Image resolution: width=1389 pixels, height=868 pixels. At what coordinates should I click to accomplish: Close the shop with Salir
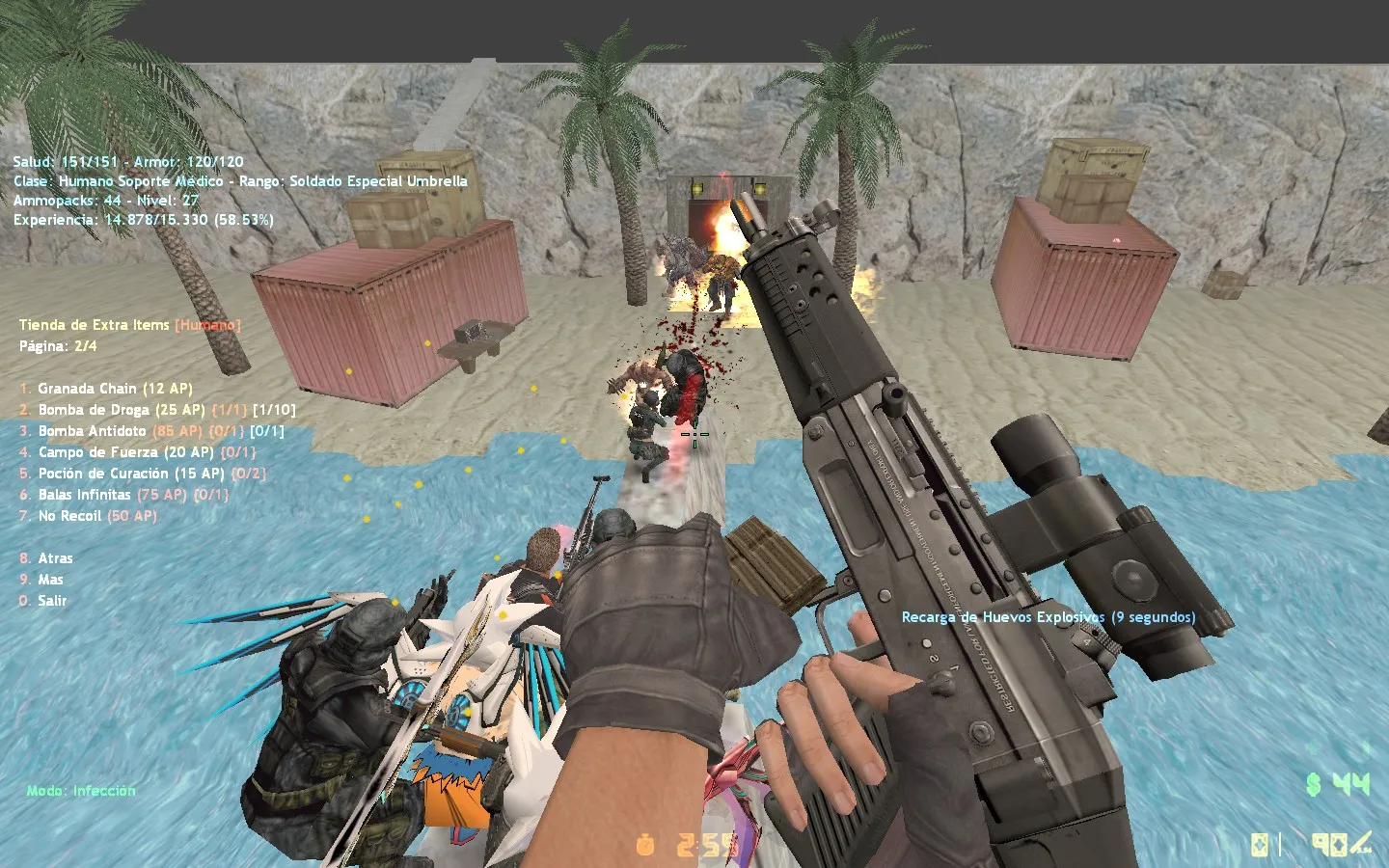click(x=52, y=601)
